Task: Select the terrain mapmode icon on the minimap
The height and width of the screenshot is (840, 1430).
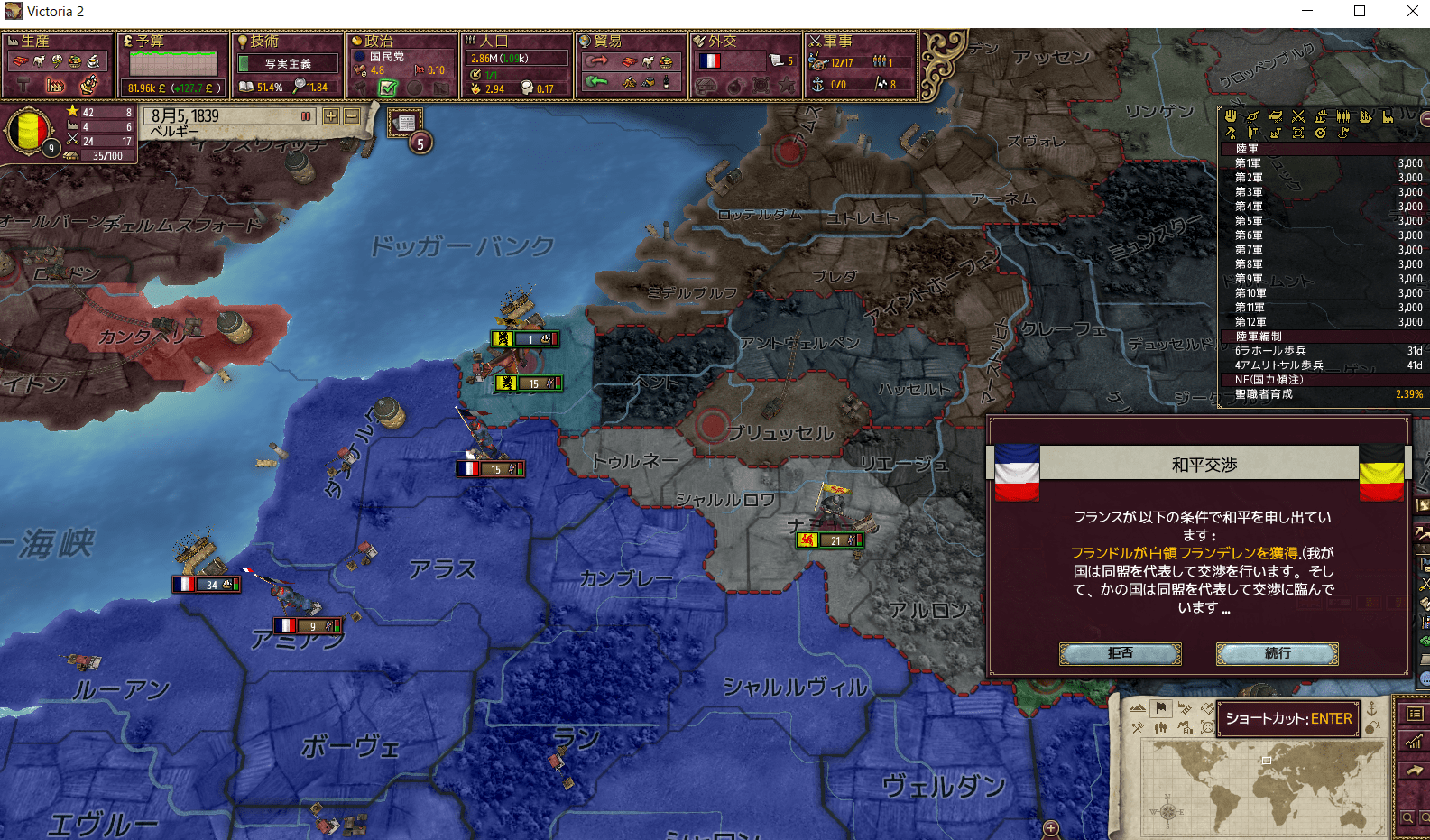Action: pos(1138,708)
